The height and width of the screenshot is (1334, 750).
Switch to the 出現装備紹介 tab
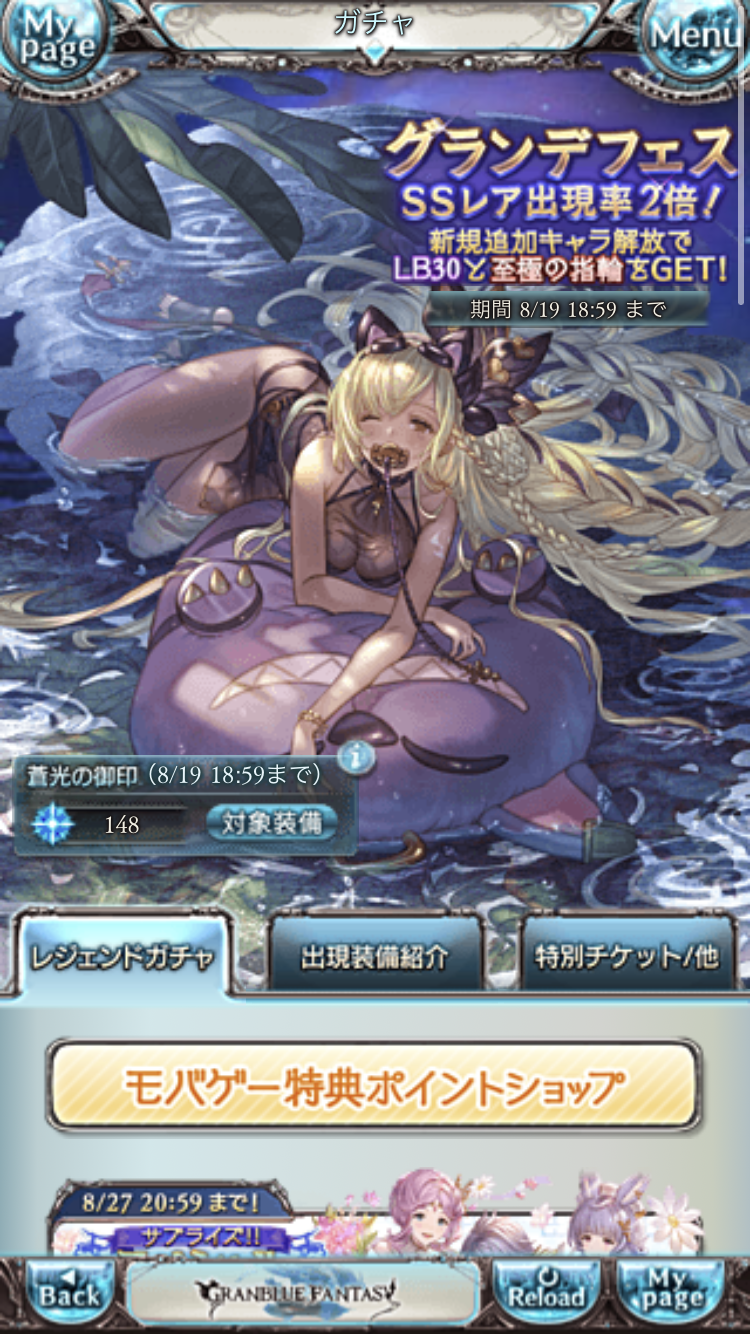(375, 956)
